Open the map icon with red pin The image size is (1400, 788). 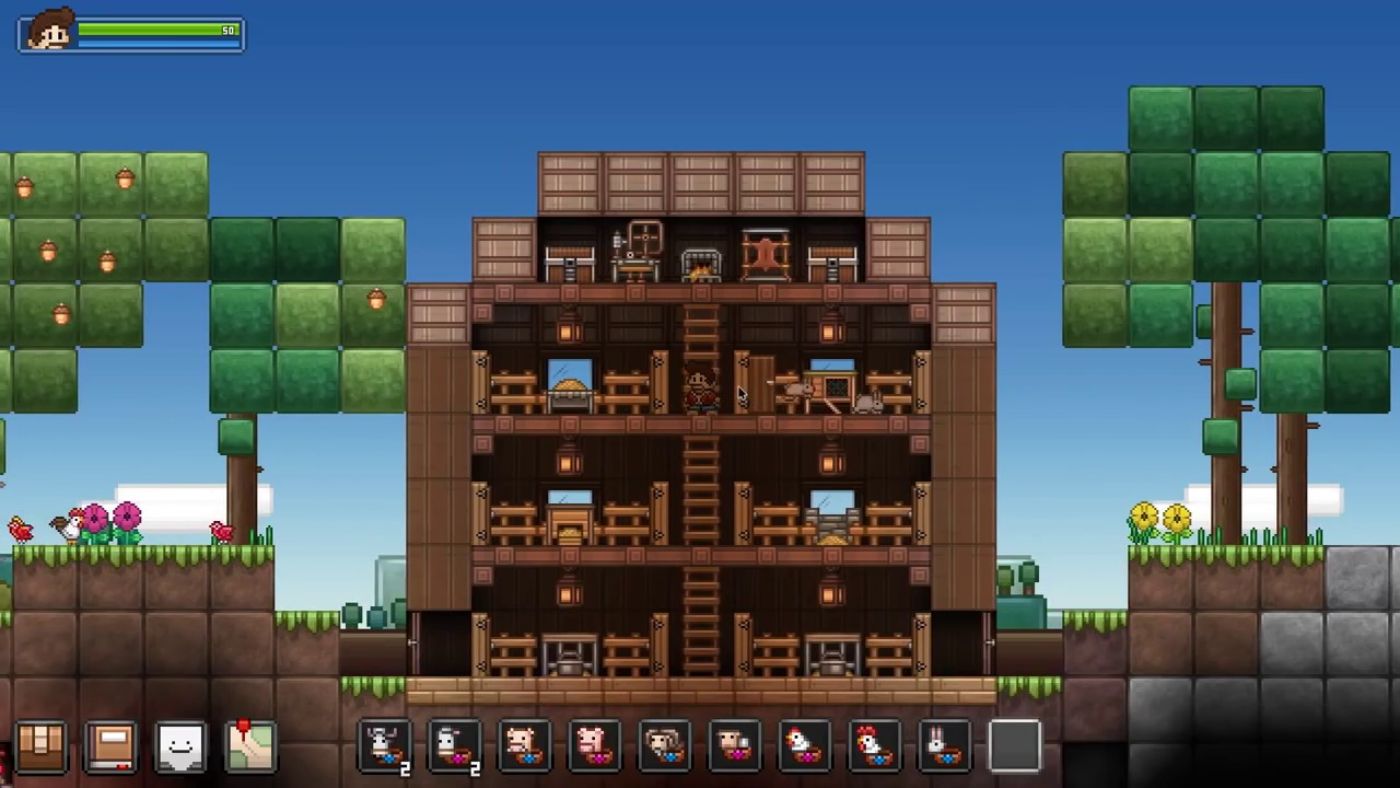tap(248, 745)
